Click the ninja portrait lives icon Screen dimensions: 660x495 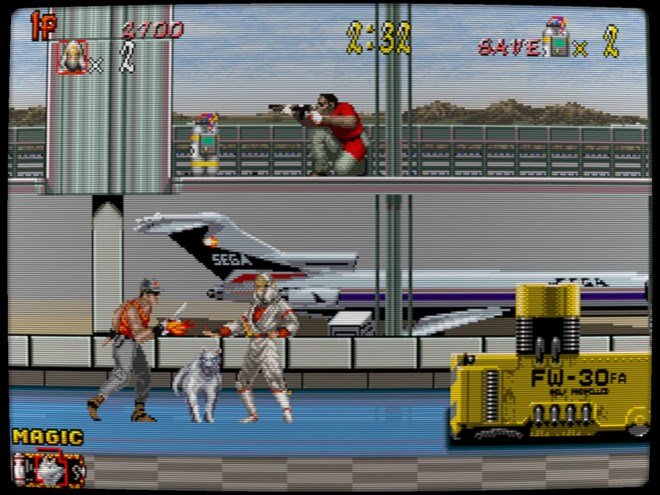72,58
